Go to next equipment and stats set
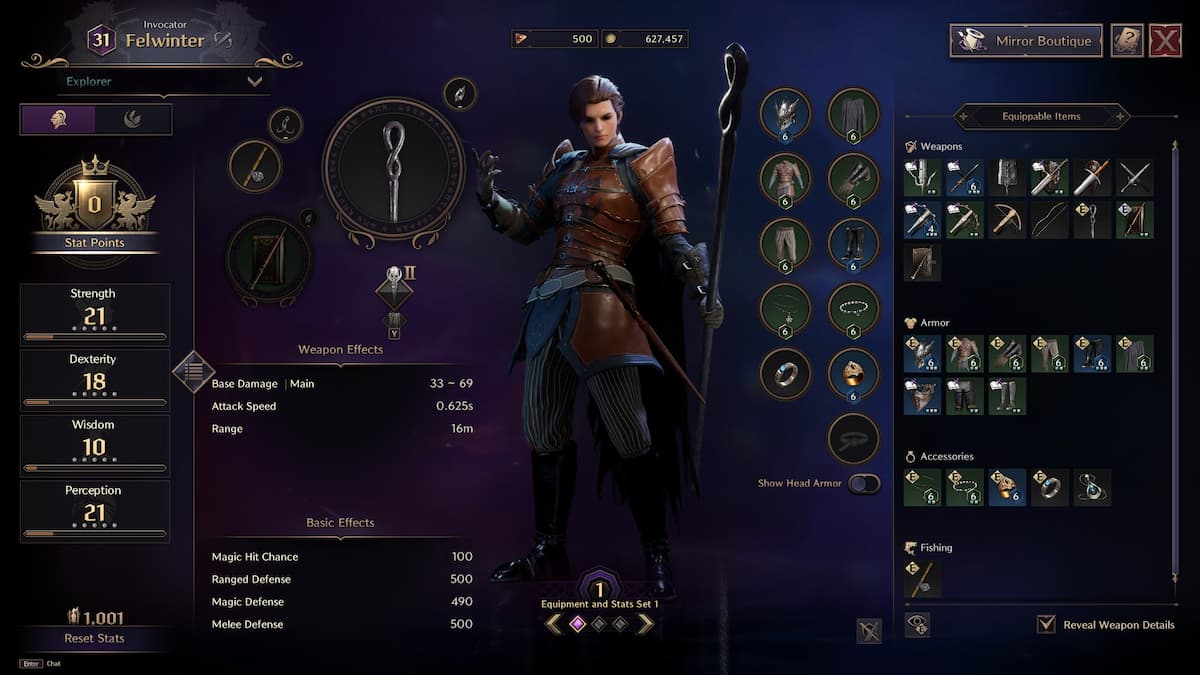 point(646,624)
